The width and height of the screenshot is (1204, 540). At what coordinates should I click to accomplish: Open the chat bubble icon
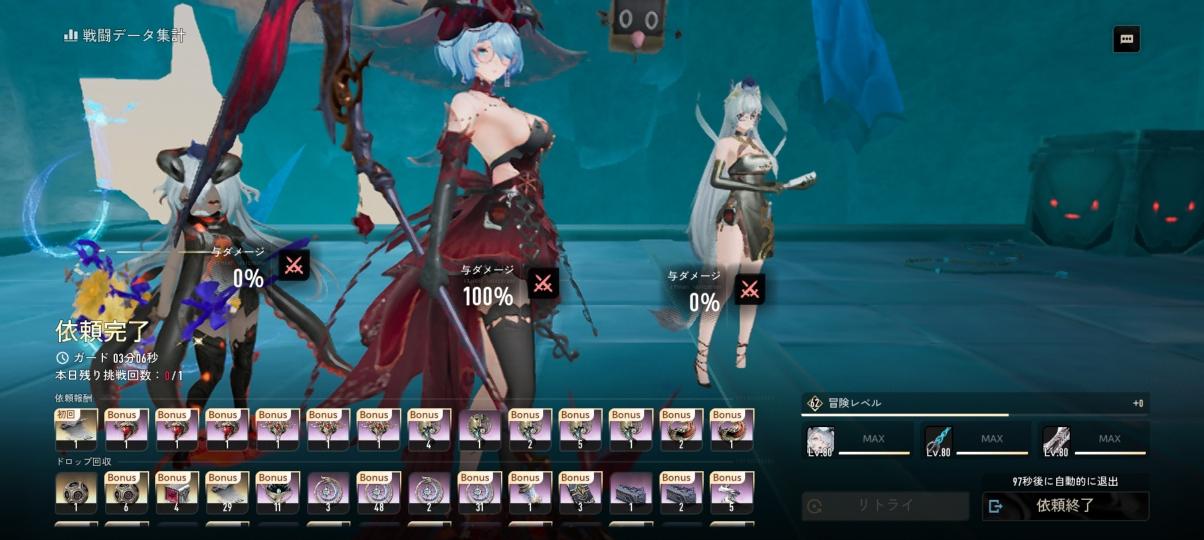click(x=1126, y=39)
